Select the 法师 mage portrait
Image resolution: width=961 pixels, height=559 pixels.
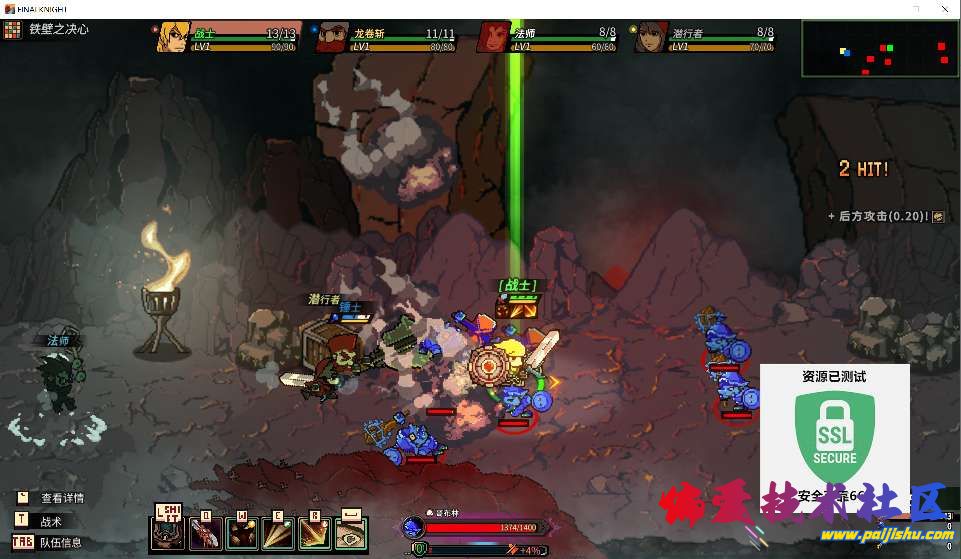click(492, 37)
